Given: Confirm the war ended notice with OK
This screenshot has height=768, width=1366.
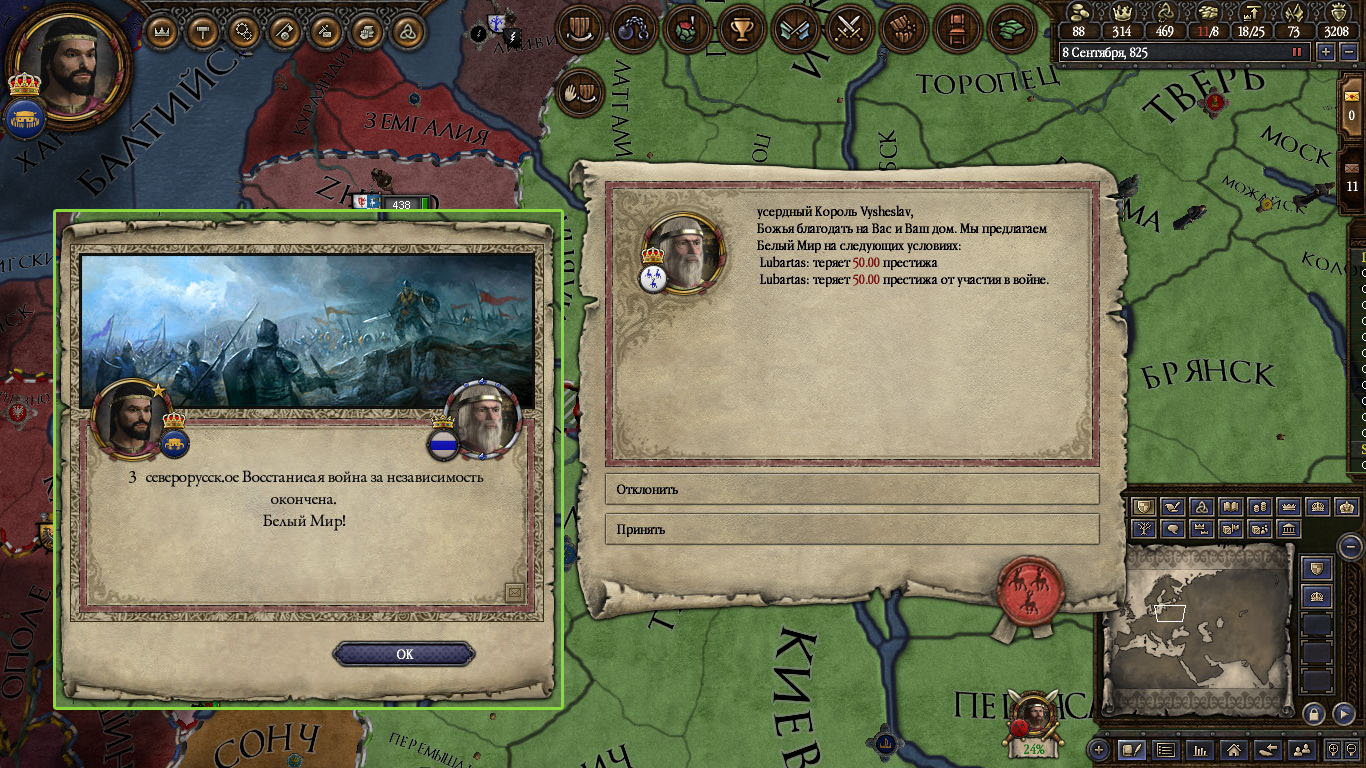Looking at the screenshot, I should 404,654.
